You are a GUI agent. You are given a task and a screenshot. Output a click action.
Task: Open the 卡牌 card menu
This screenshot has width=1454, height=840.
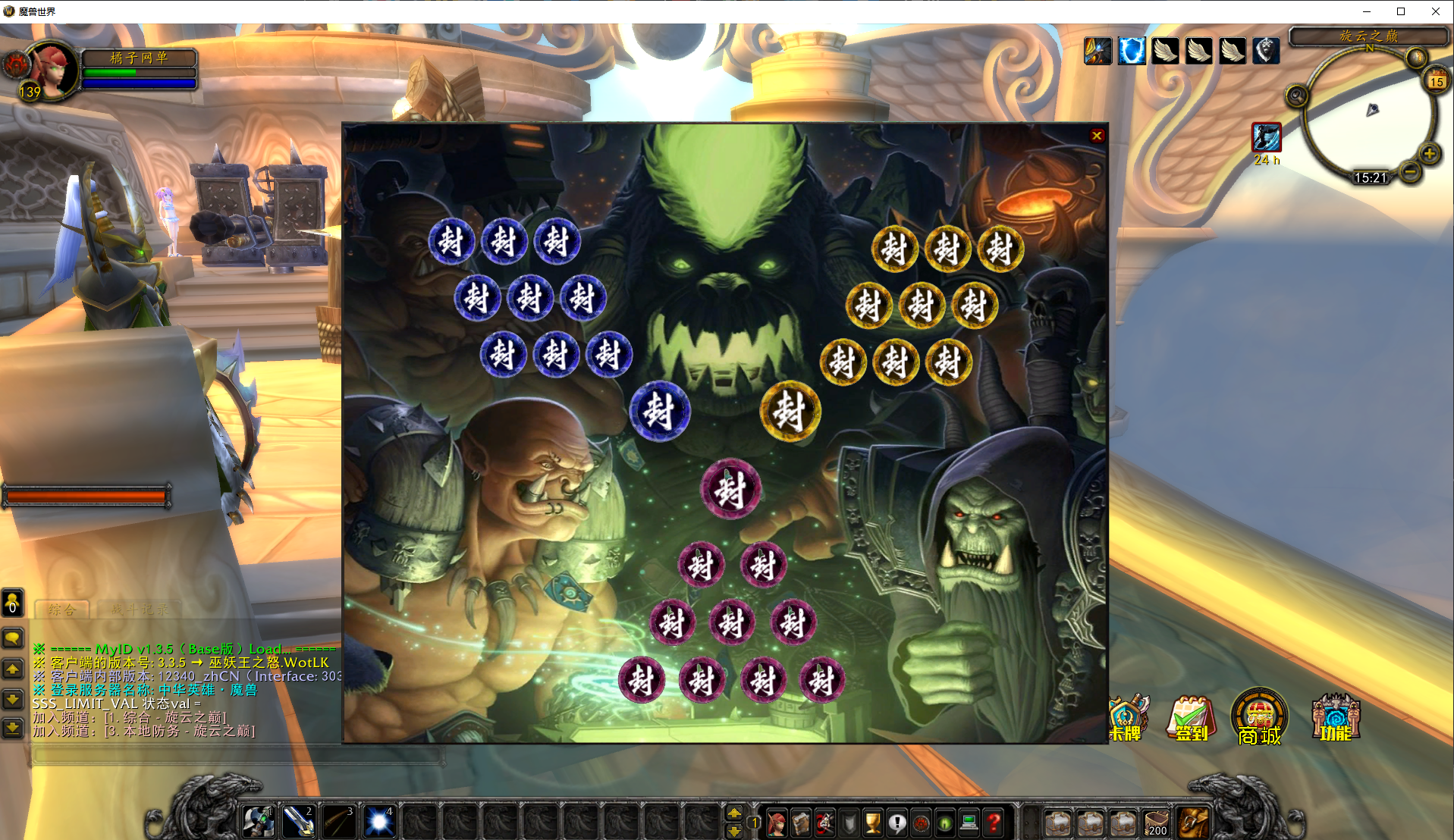click(x=1128, y=718)
